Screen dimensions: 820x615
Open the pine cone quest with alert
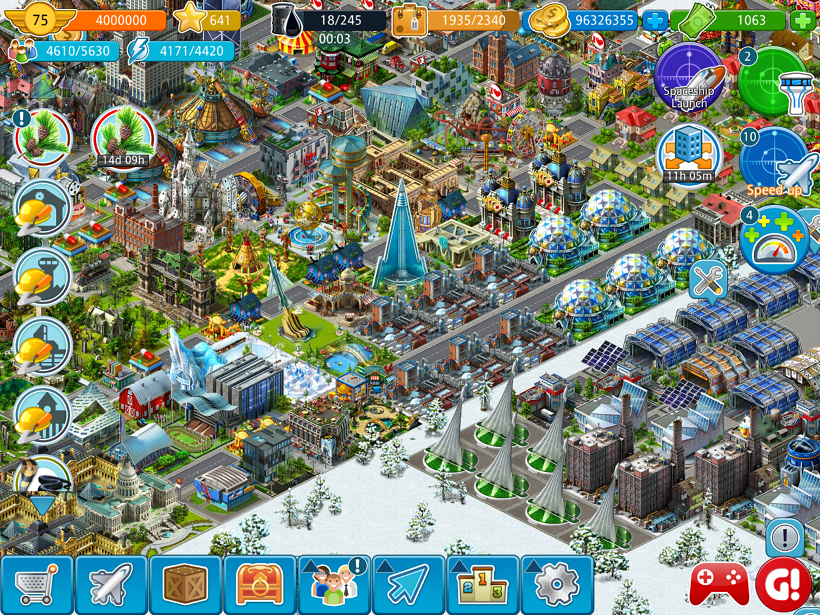(43, 137)
